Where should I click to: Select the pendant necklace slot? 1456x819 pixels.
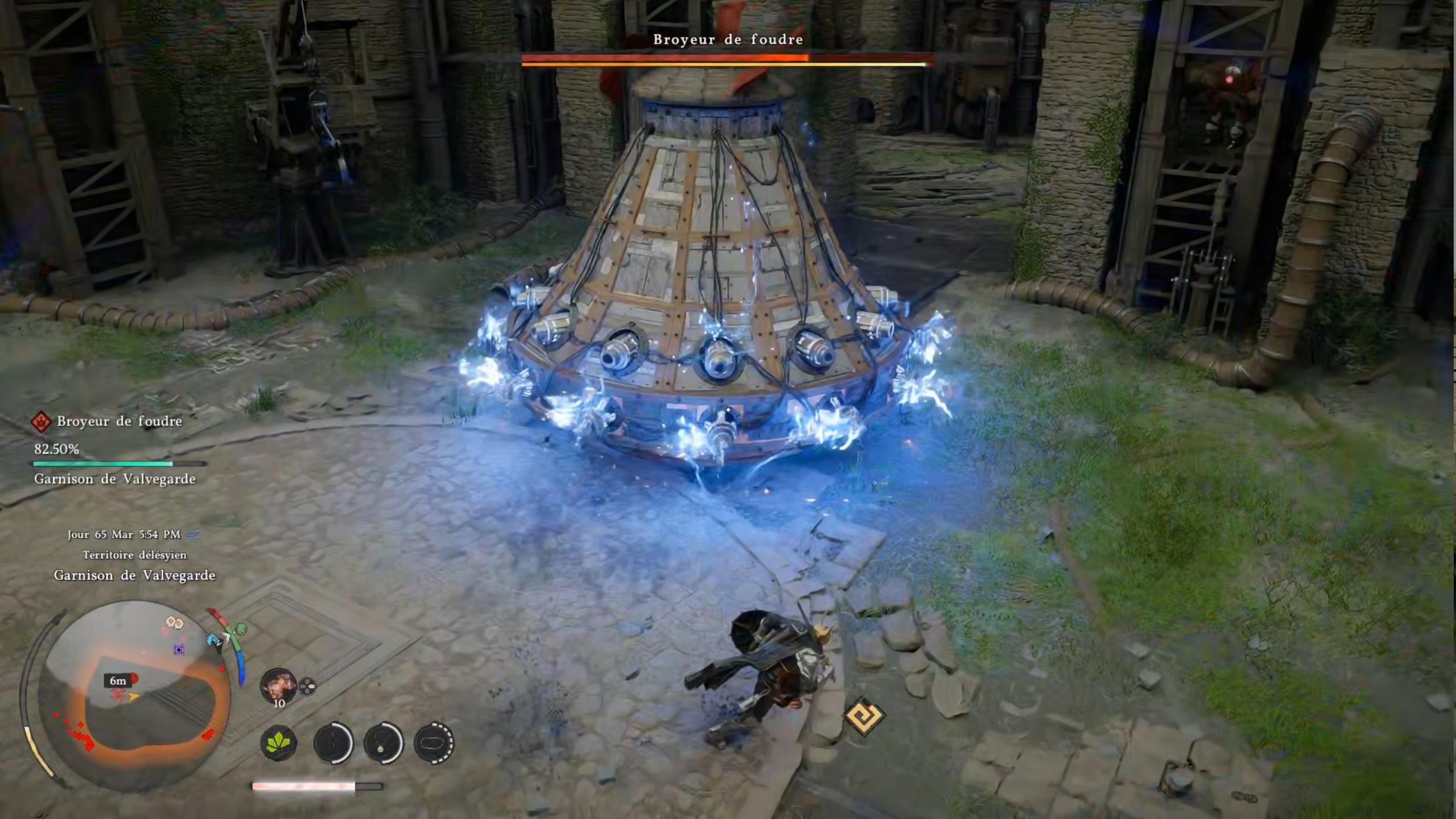click(x=383, y=742)
